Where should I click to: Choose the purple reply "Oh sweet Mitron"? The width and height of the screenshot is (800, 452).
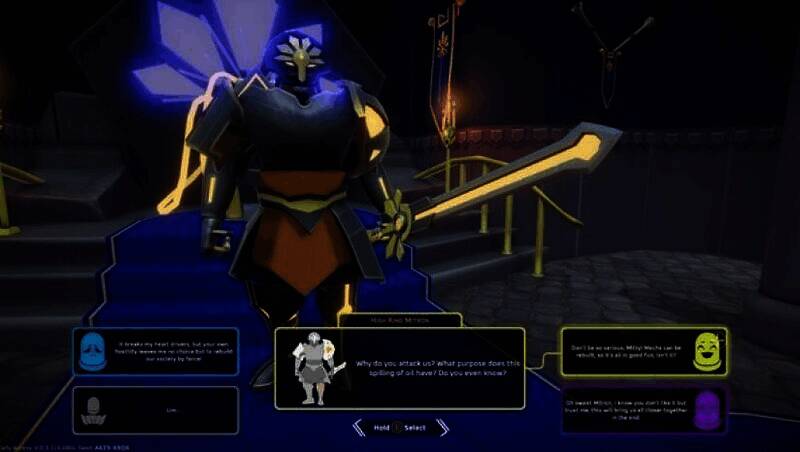(643, 410)
